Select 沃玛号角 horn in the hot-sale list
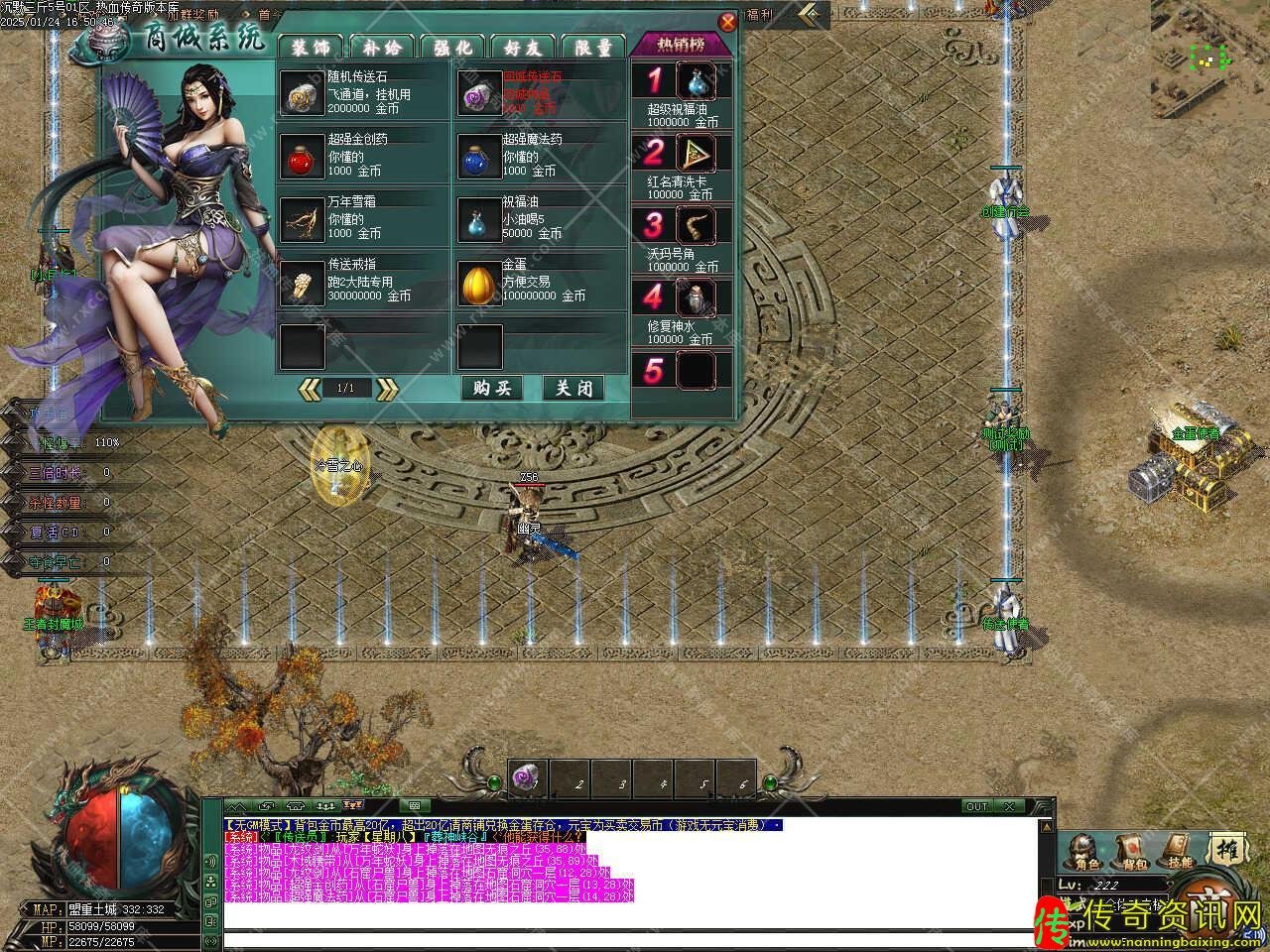 [696, 226]
